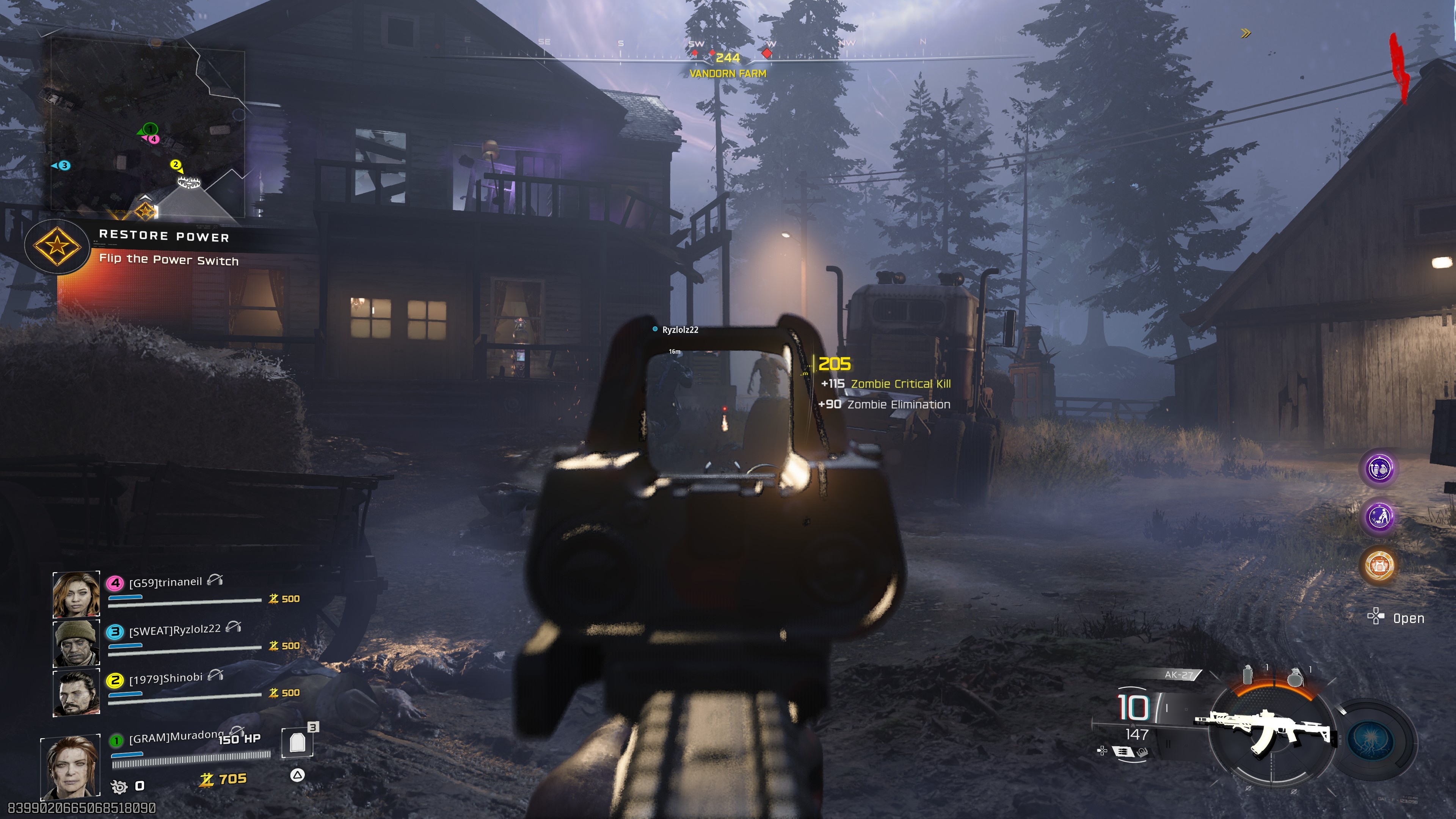Screen dimensions: 1456x819
Task: Select teammate [1979]Shinobi's portrait
Action: (x=76, y=692)
